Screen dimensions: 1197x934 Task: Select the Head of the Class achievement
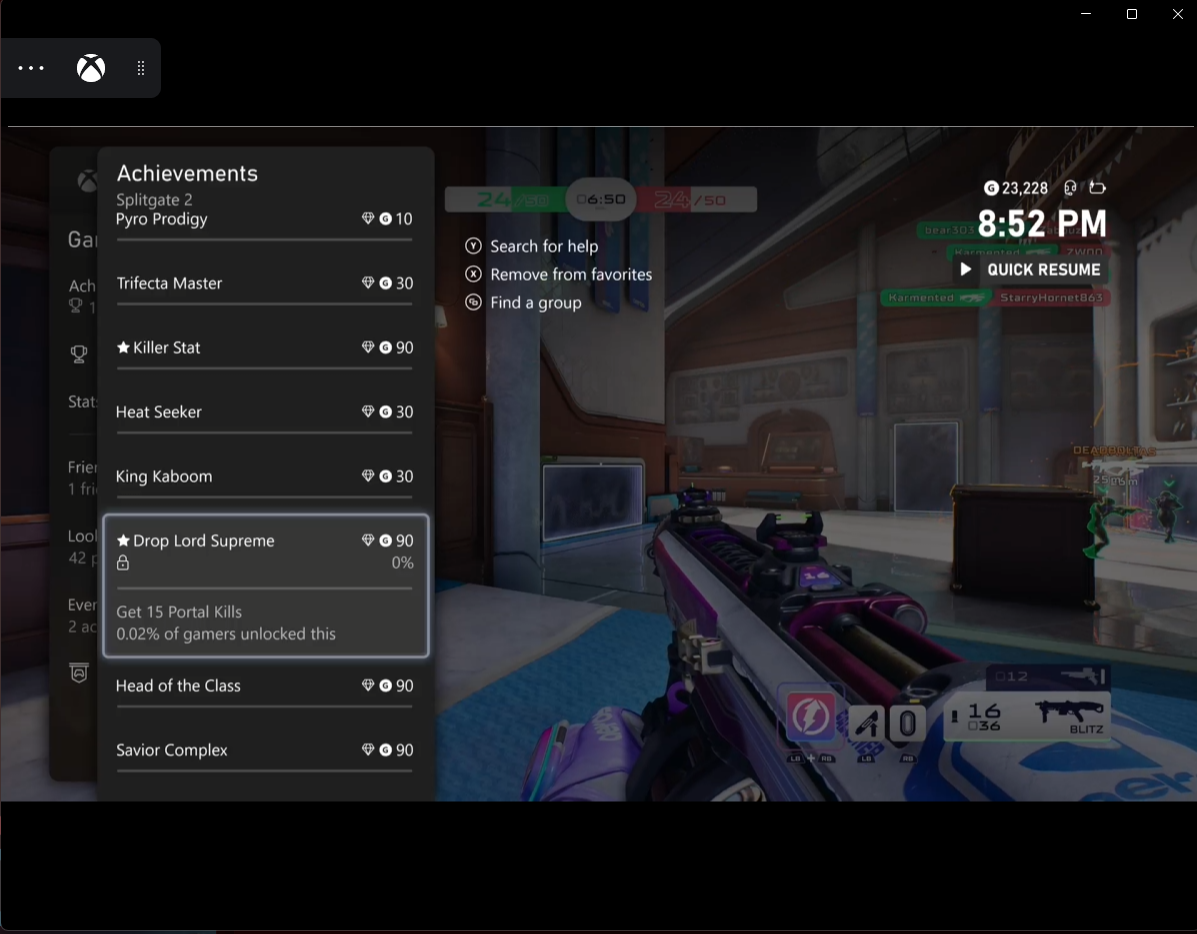point(264,686)
